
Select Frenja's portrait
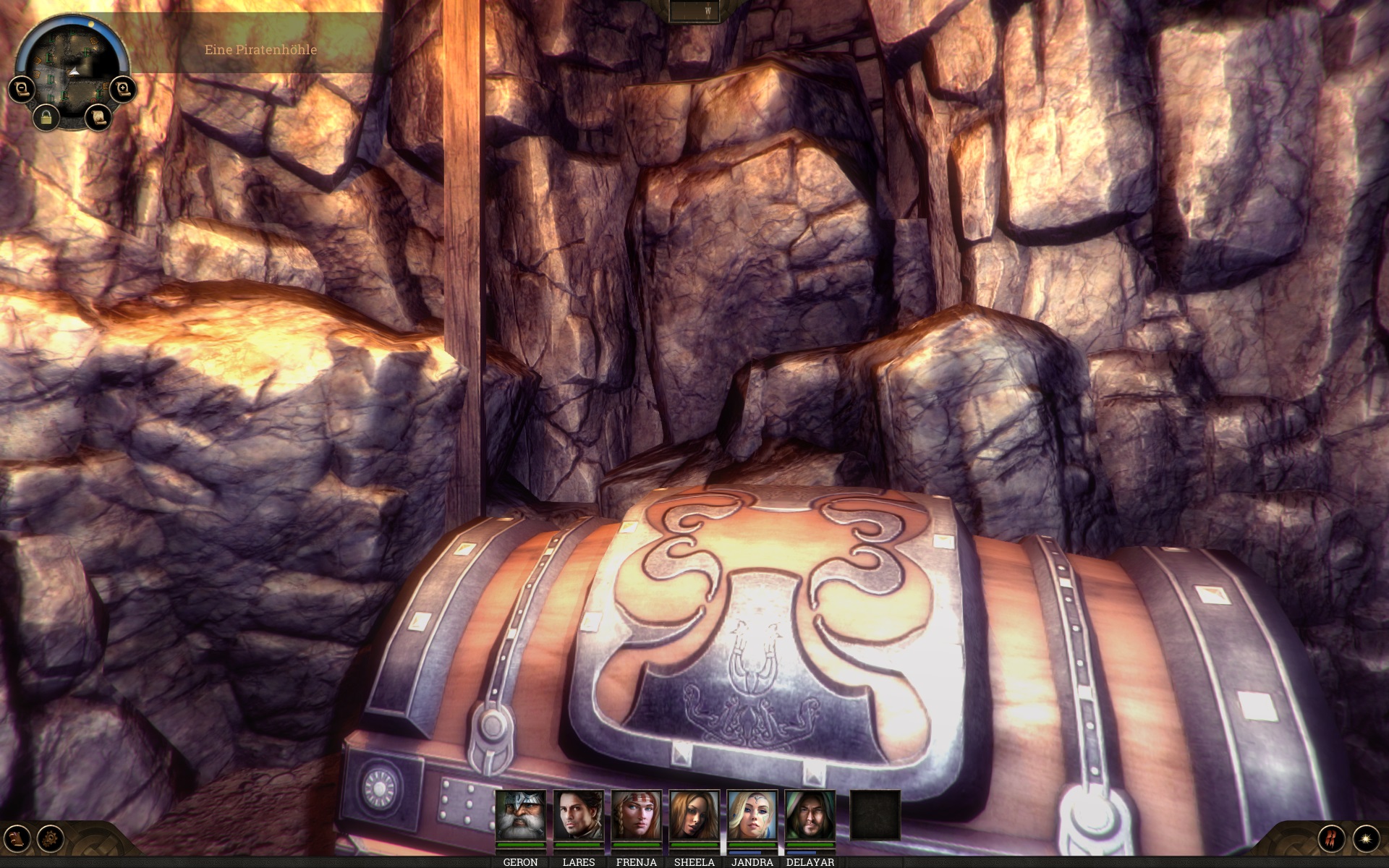pyautogui.click(x=637, y=816)
